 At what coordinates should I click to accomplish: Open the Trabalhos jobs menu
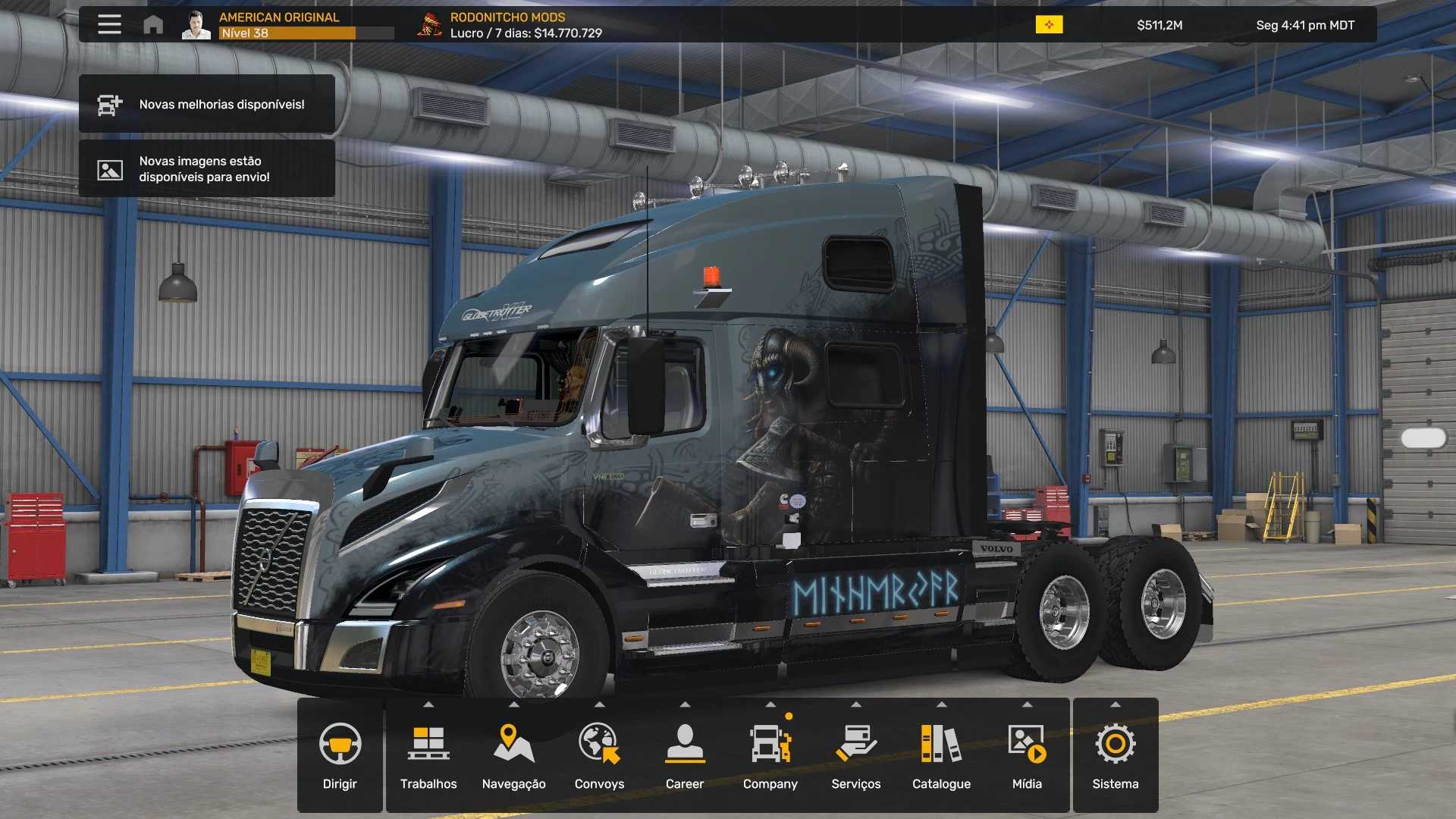coord(428,755)
